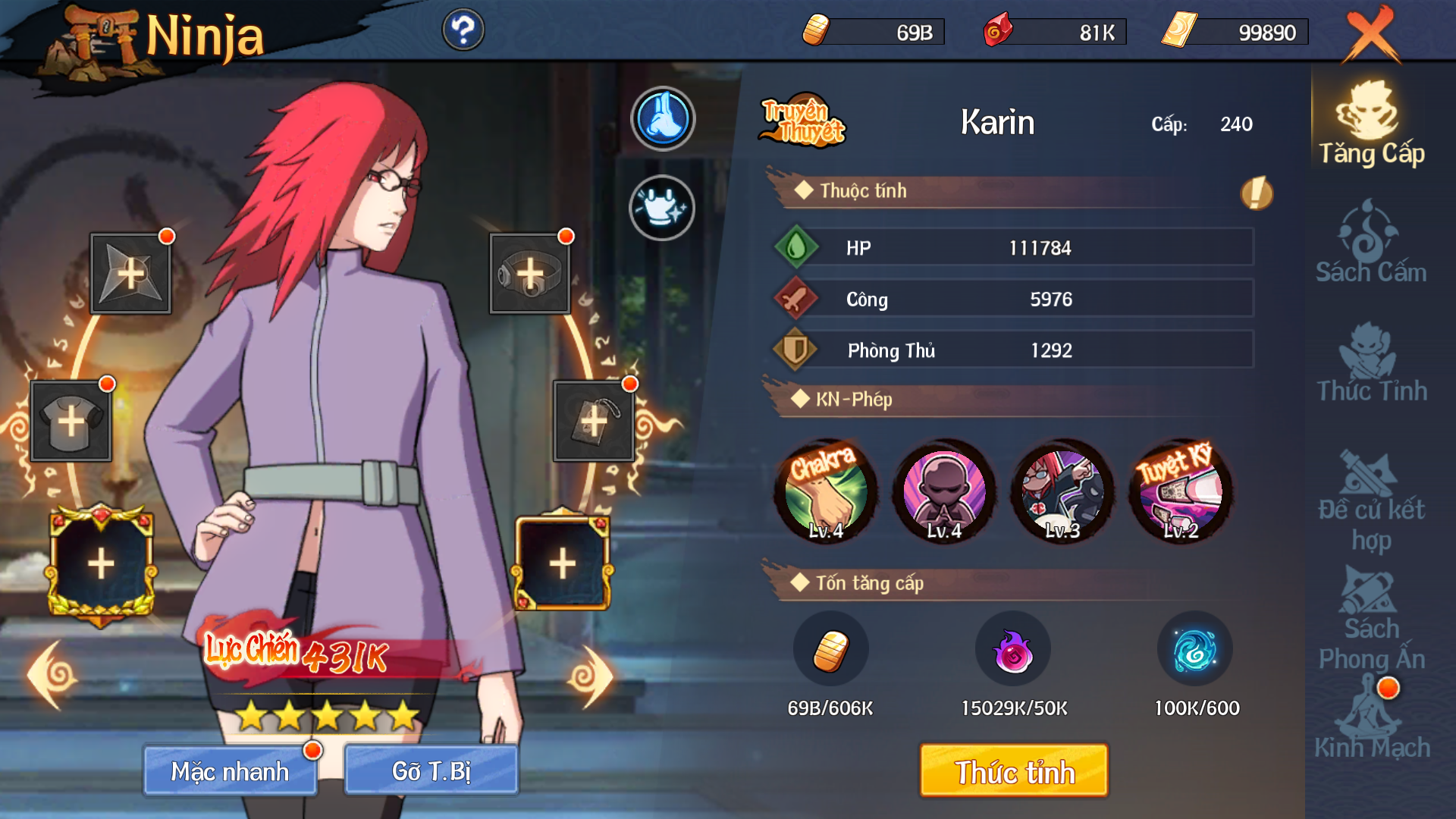Viewport: 1456px width, 819px height.
Task: Click the Thức tỉnh yellow button
Action: click(1013, 770)
